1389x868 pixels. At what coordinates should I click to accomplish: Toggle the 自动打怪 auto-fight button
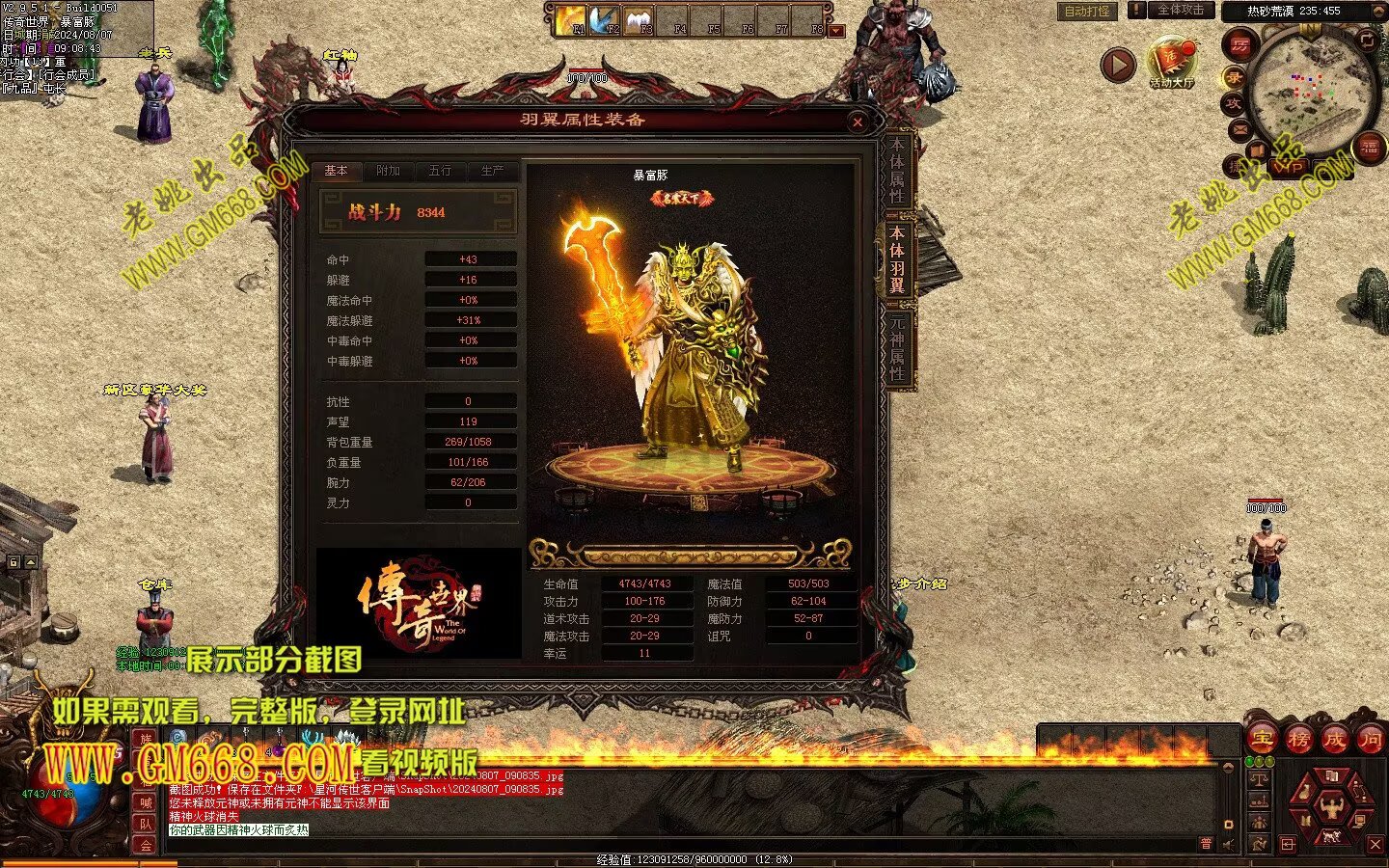1086,12
